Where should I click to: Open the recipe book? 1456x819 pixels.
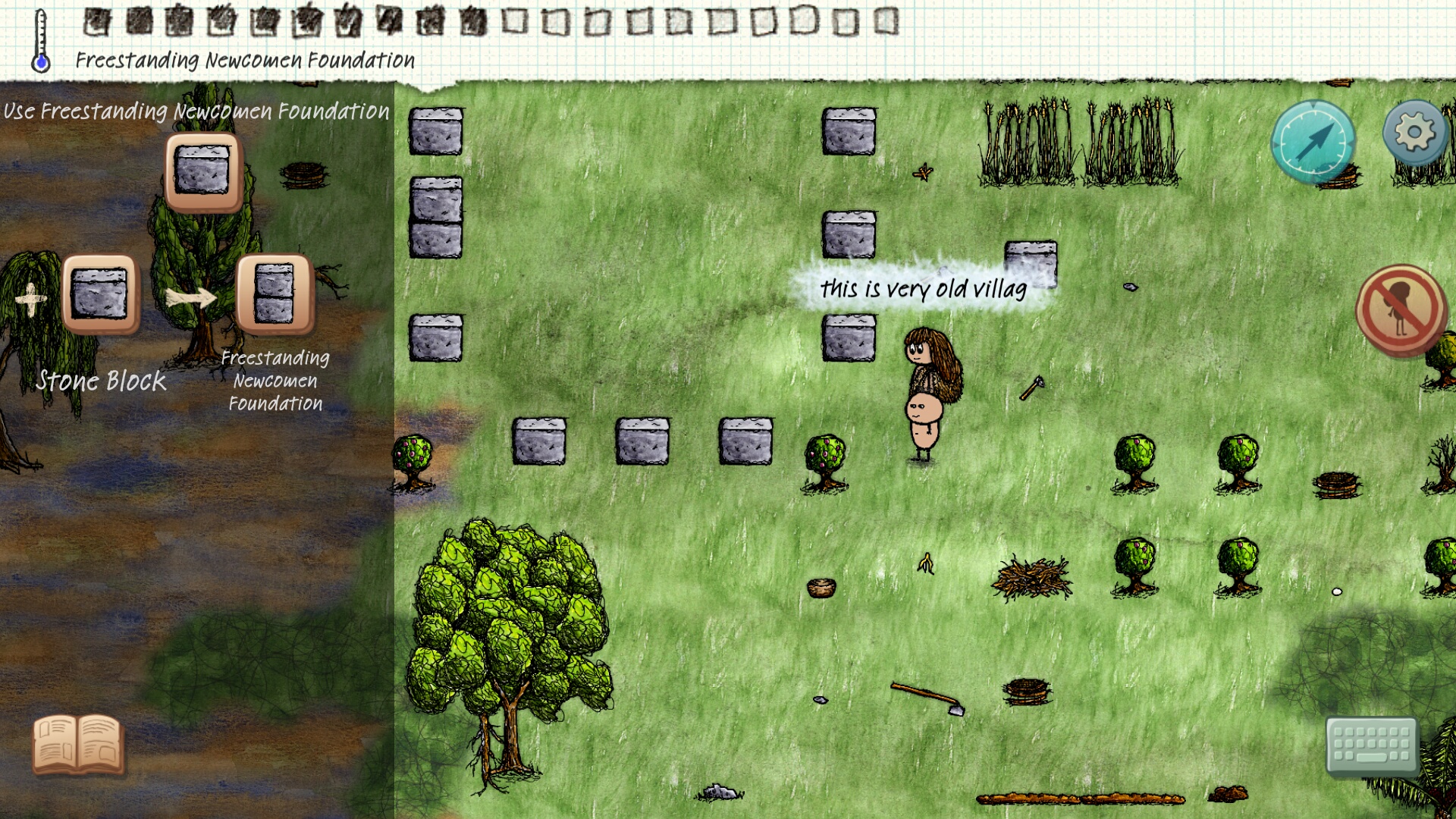coord(77,744)
